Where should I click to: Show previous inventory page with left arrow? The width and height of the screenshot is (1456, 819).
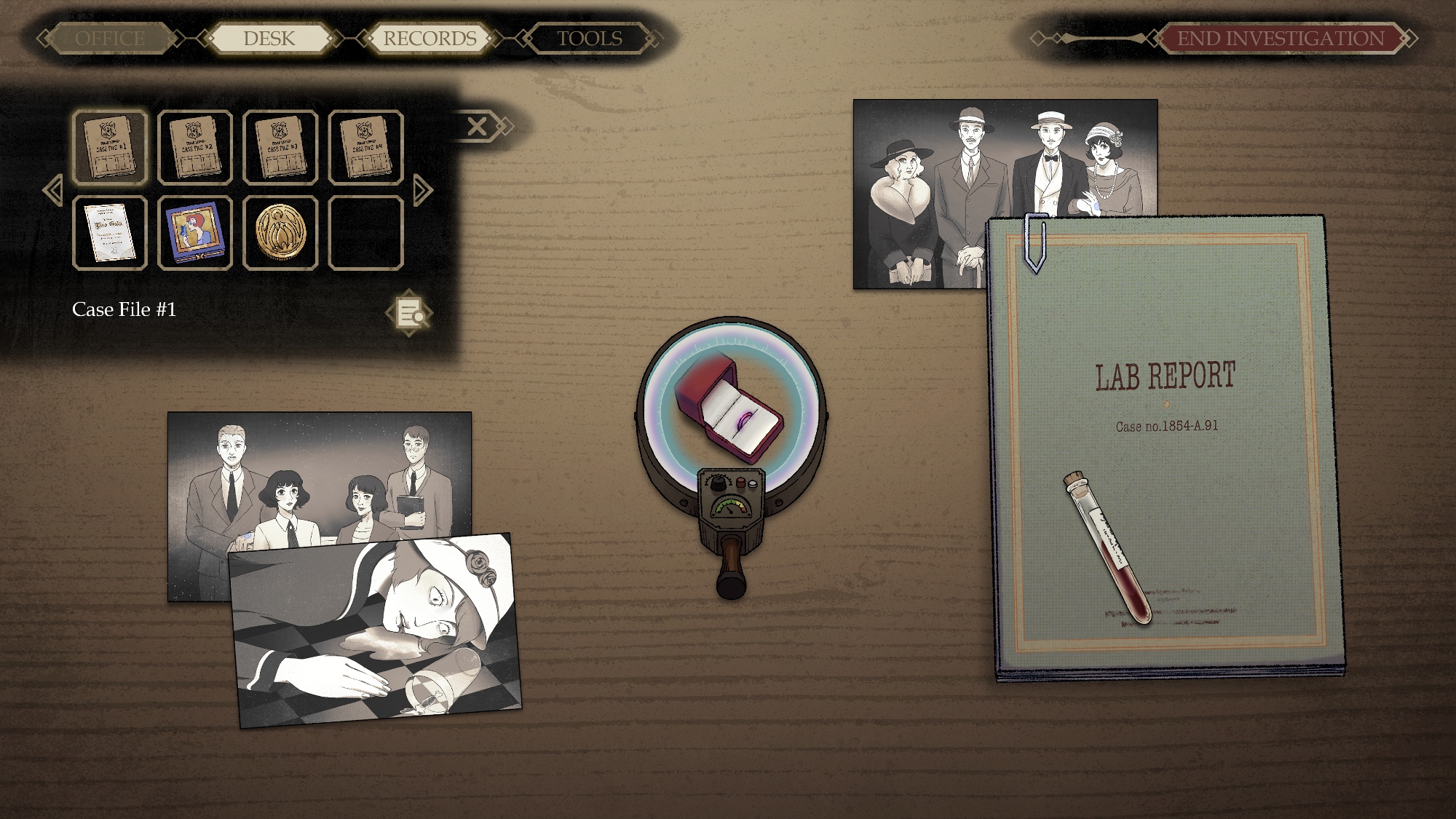(52, 191)
